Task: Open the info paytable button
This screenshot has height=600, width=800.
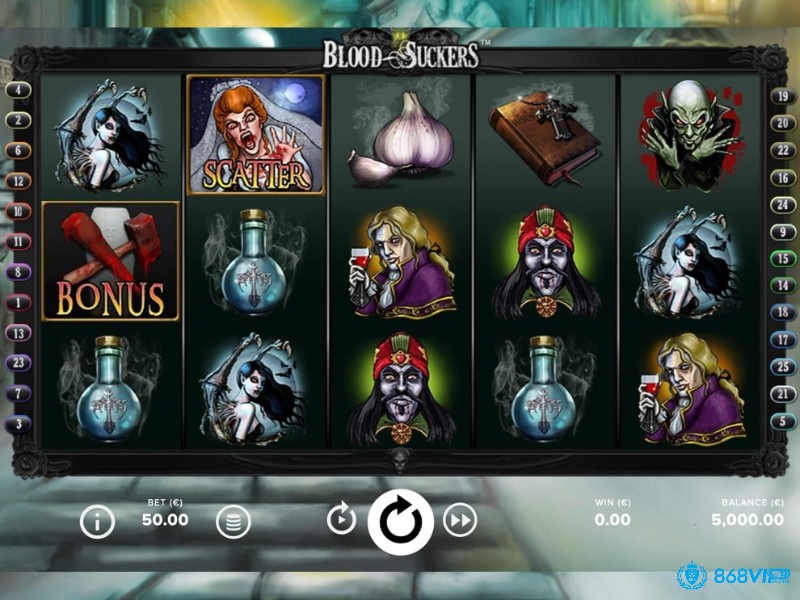Action: click(x=97, y=521)
